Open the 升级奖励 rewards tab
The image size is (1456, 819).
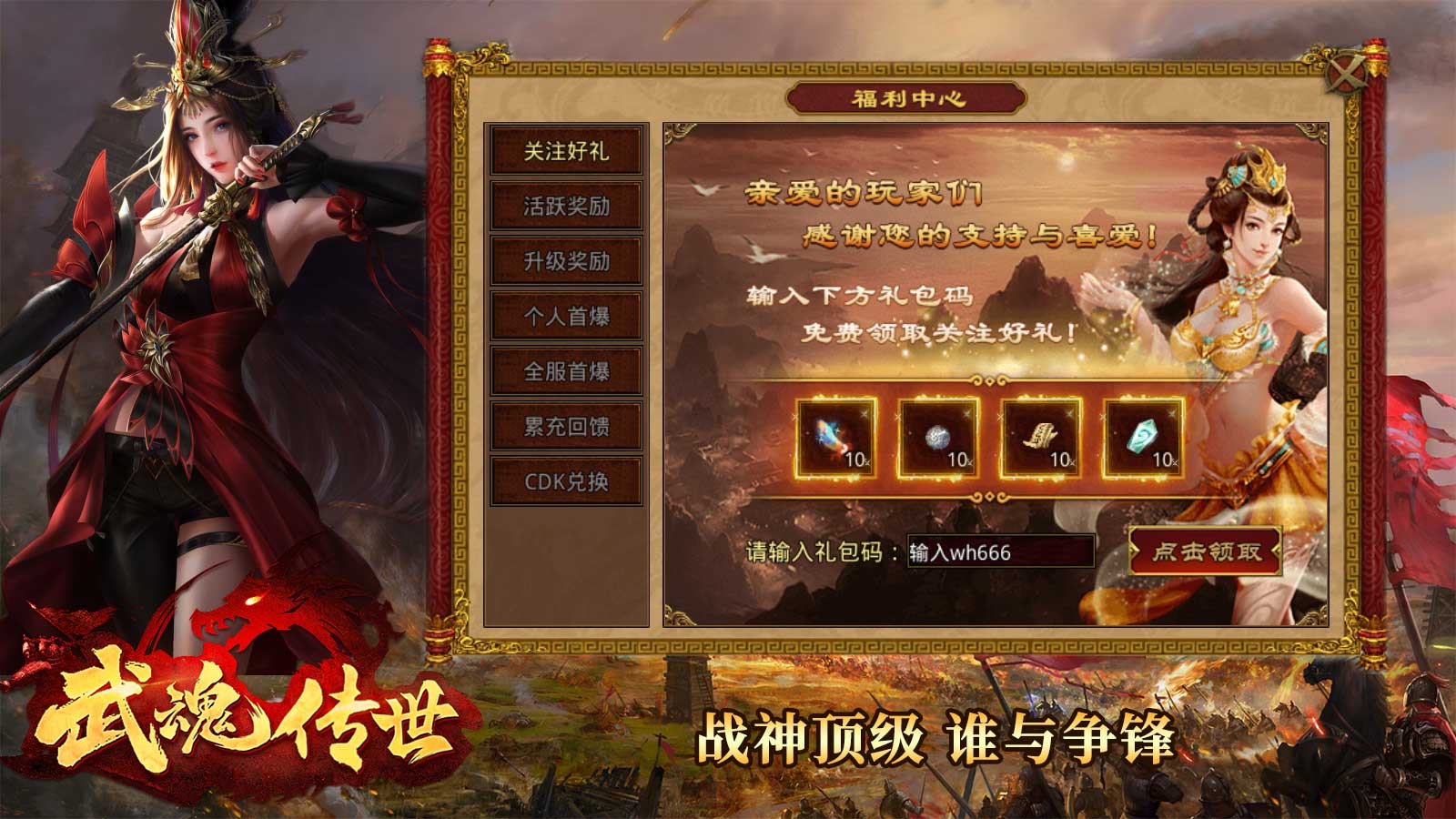pos(568,258)
